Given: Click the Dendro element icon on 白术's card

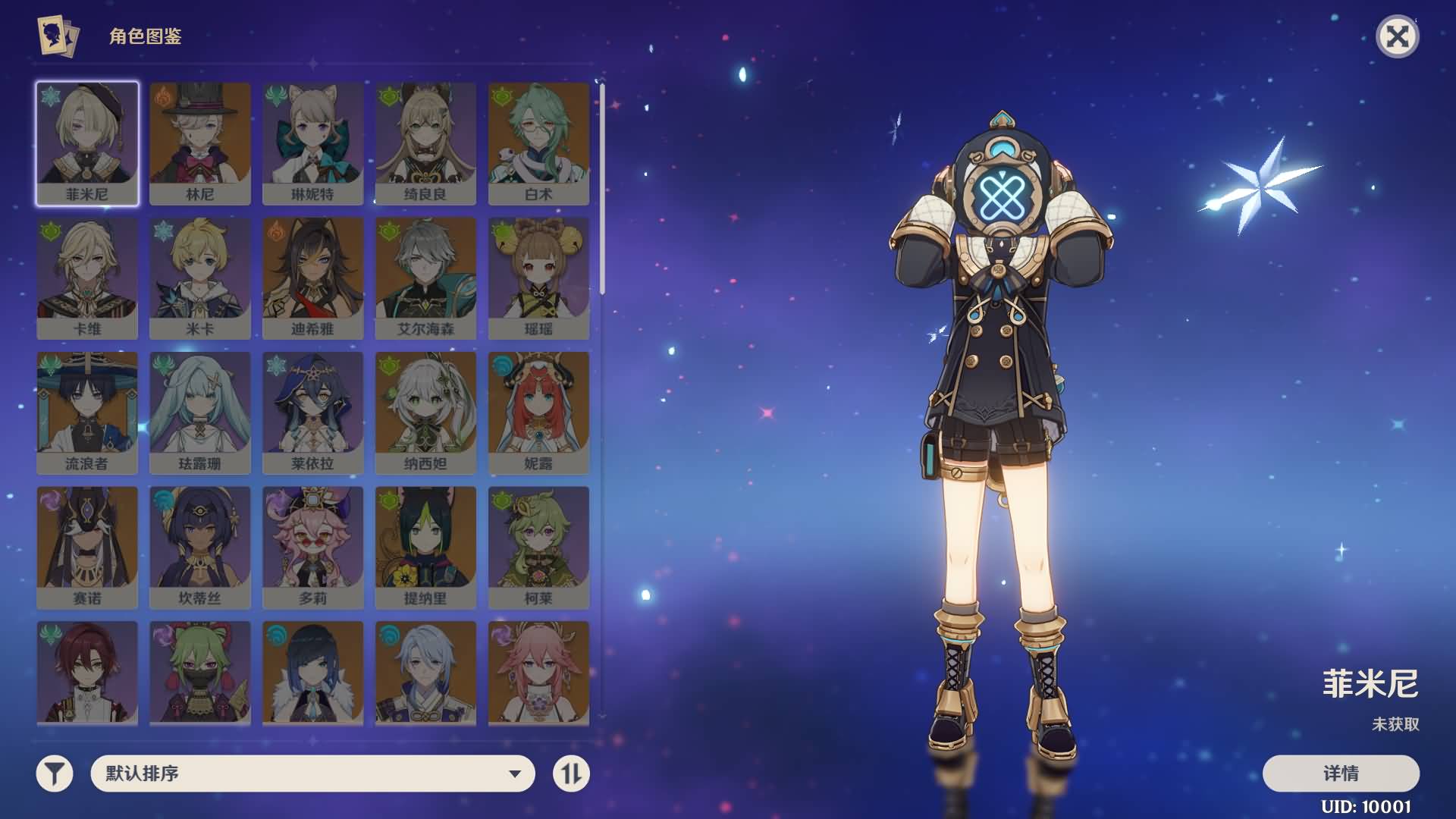Looking at the screenshot, I should pyautogui.click(x=500, y=98).
